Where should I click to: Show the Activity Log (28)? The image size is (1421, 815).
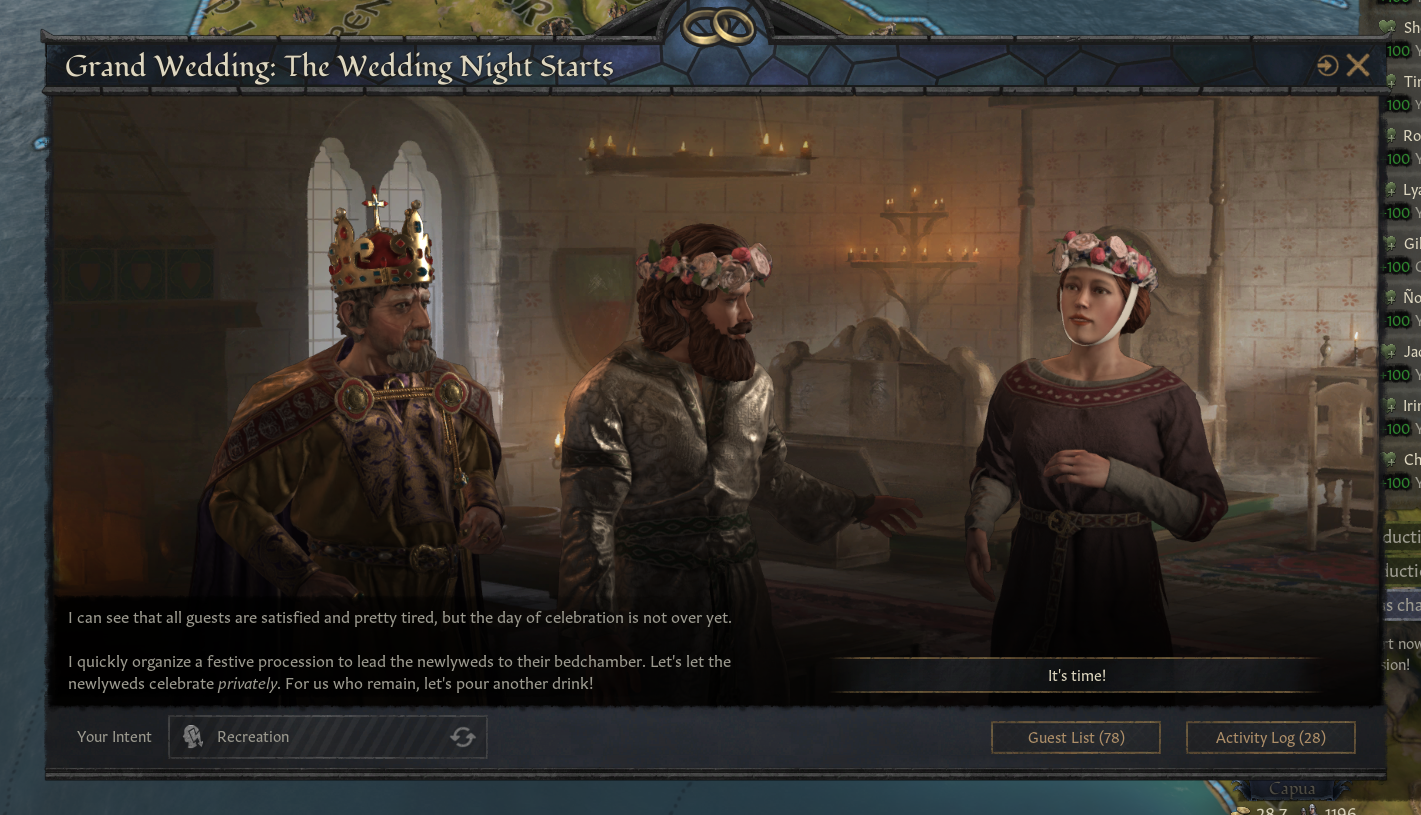coord(1270,738)
